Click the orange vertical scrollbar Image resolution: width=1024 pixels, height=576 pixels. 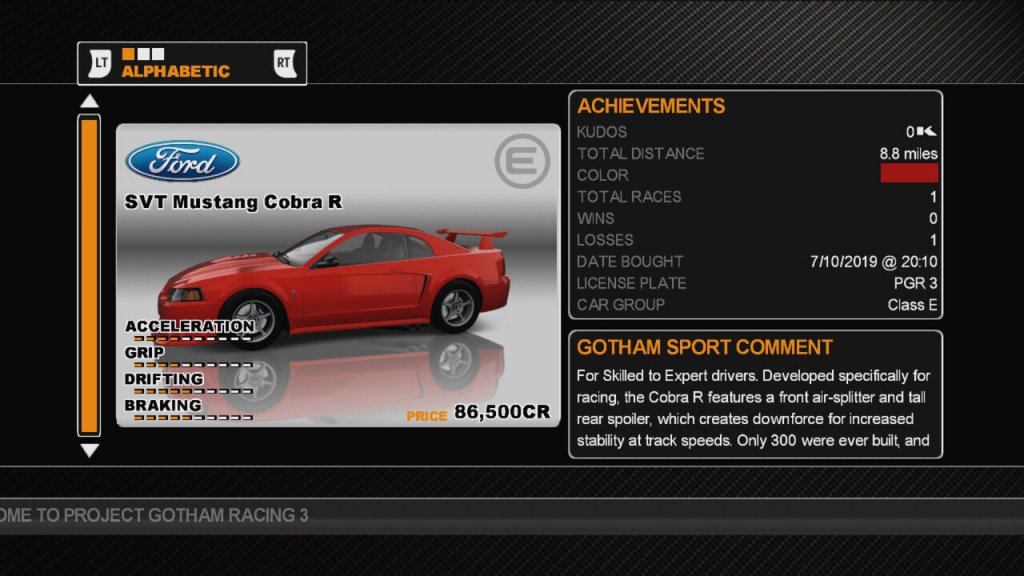(x=90, y=275)
